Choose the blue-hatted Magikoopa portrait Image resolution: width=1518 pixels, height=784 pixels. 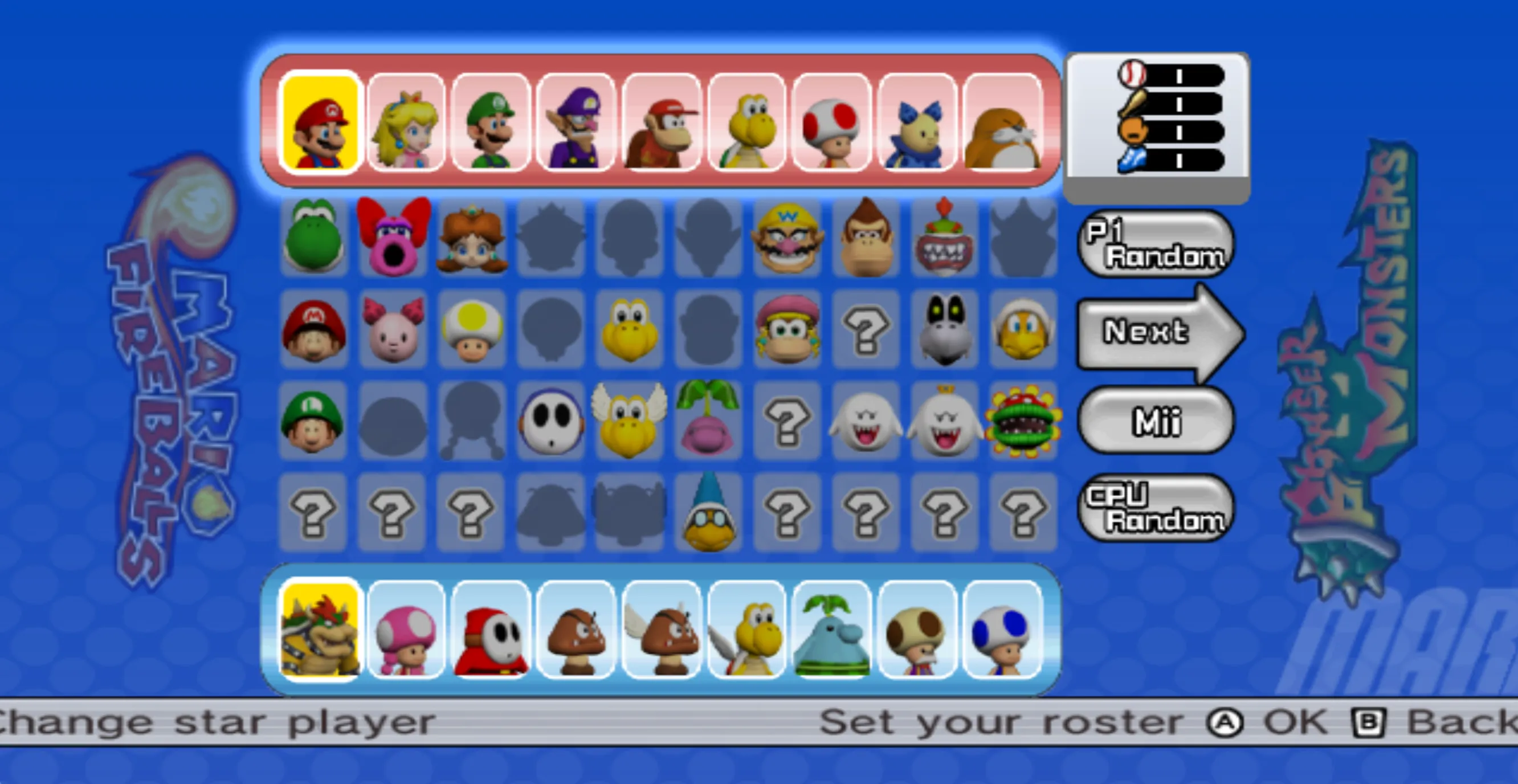[708, 511]
